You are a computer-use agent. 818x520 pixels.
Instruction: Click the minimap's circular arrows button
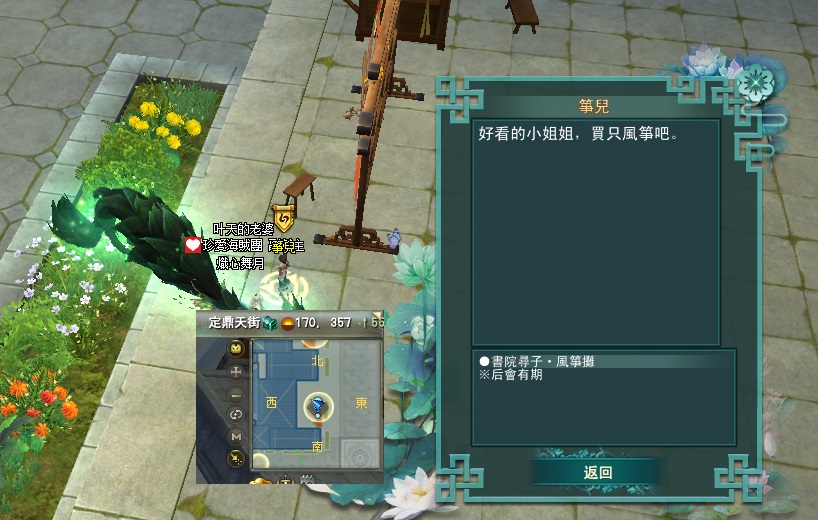(237, 415)
